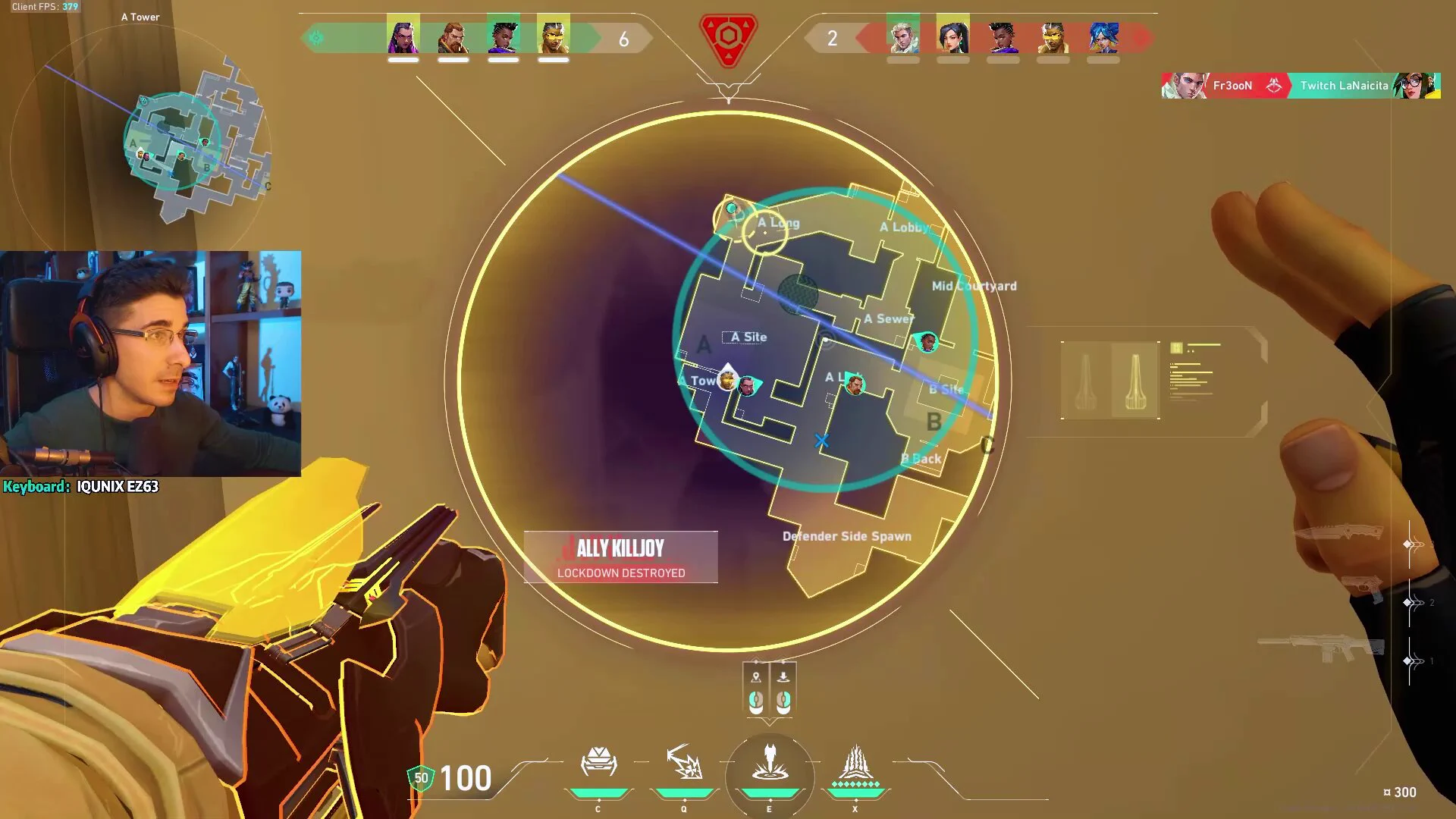Click the A Site label on the tactical map
The image size is (1456, 819).
748,337
